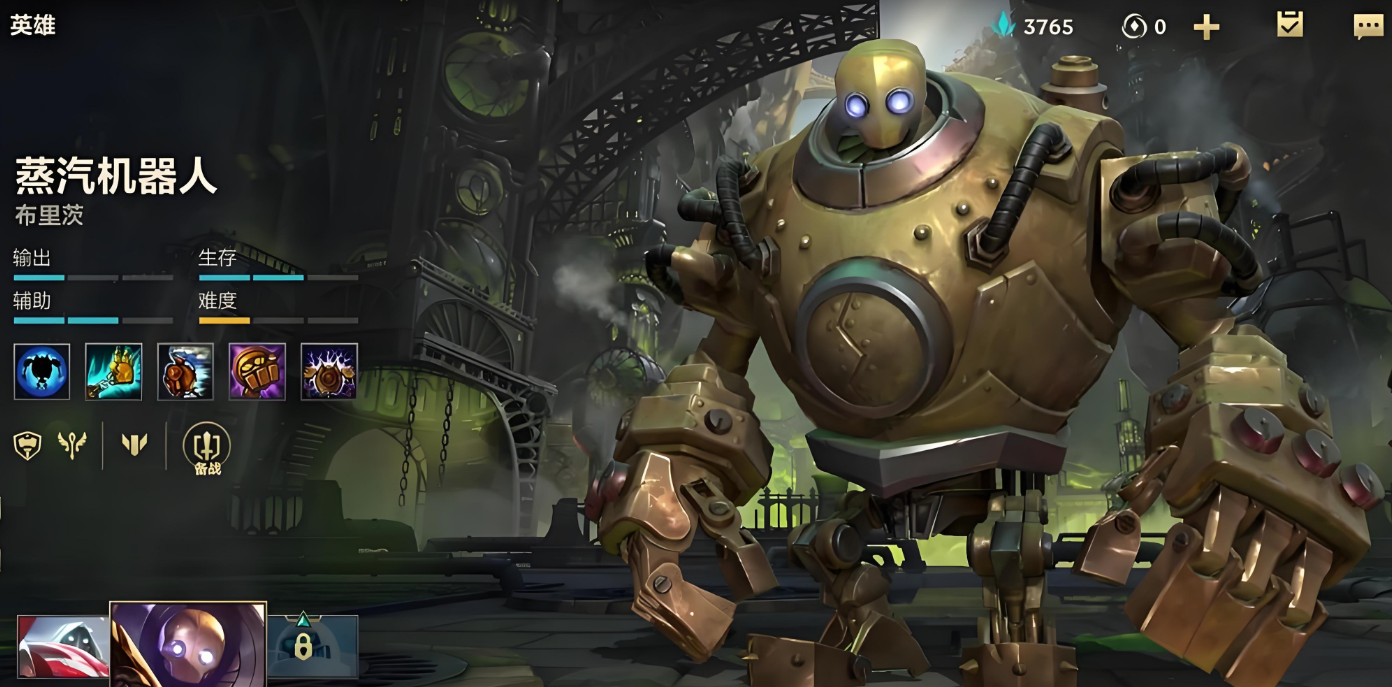Viewport: 1392px width, 687px height.
Task: Click the 英雄 header label
Action: point(33,26)
